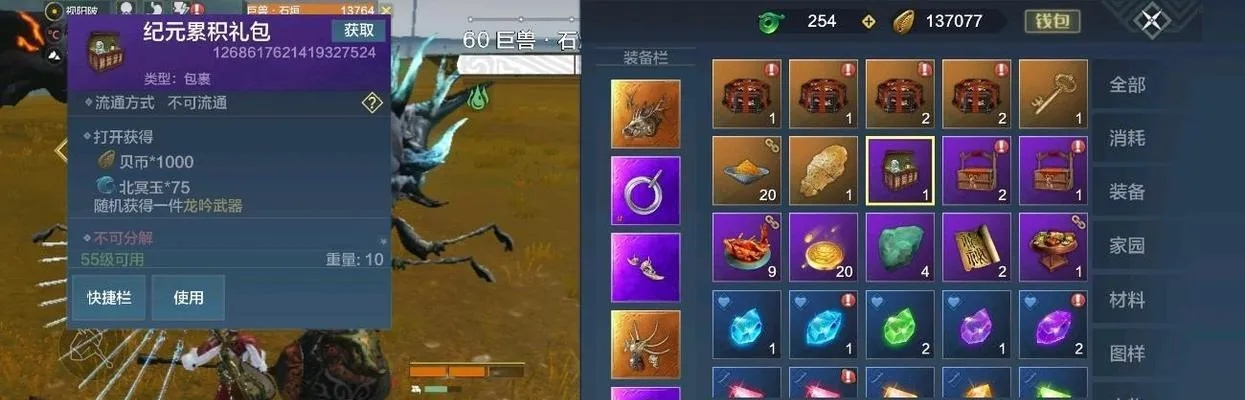Select the 装备 (Equipment) category tab
Screen dimensions: 1245x400
coord(1127,192)
